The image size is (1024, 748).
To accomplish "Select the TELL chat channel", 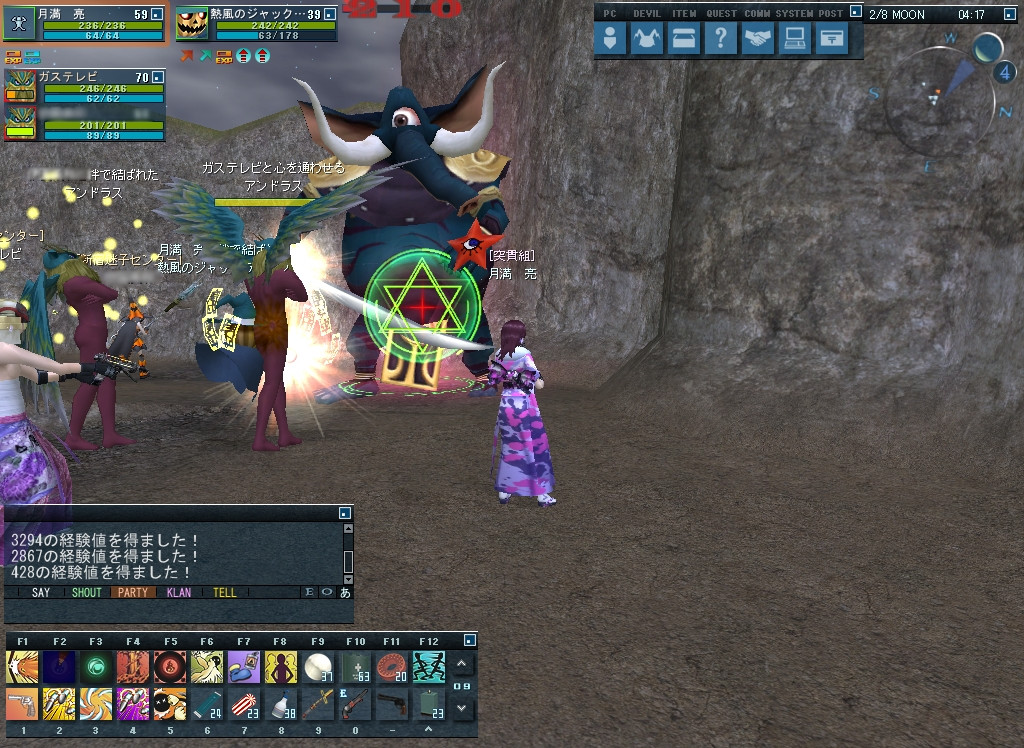I will click(x=225, y=592).
